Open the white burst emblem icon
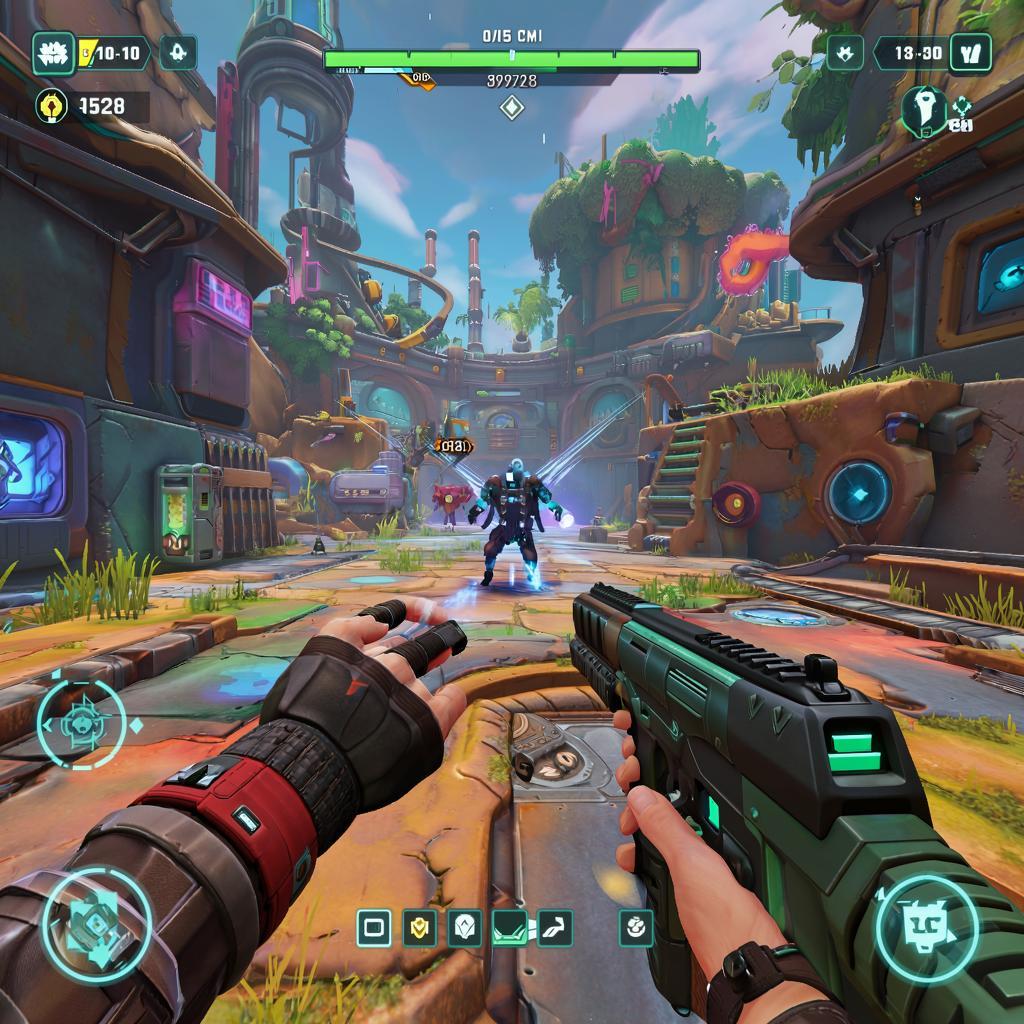The width and height of the screenshot is (1024, 1024). [x=54, y=53]
